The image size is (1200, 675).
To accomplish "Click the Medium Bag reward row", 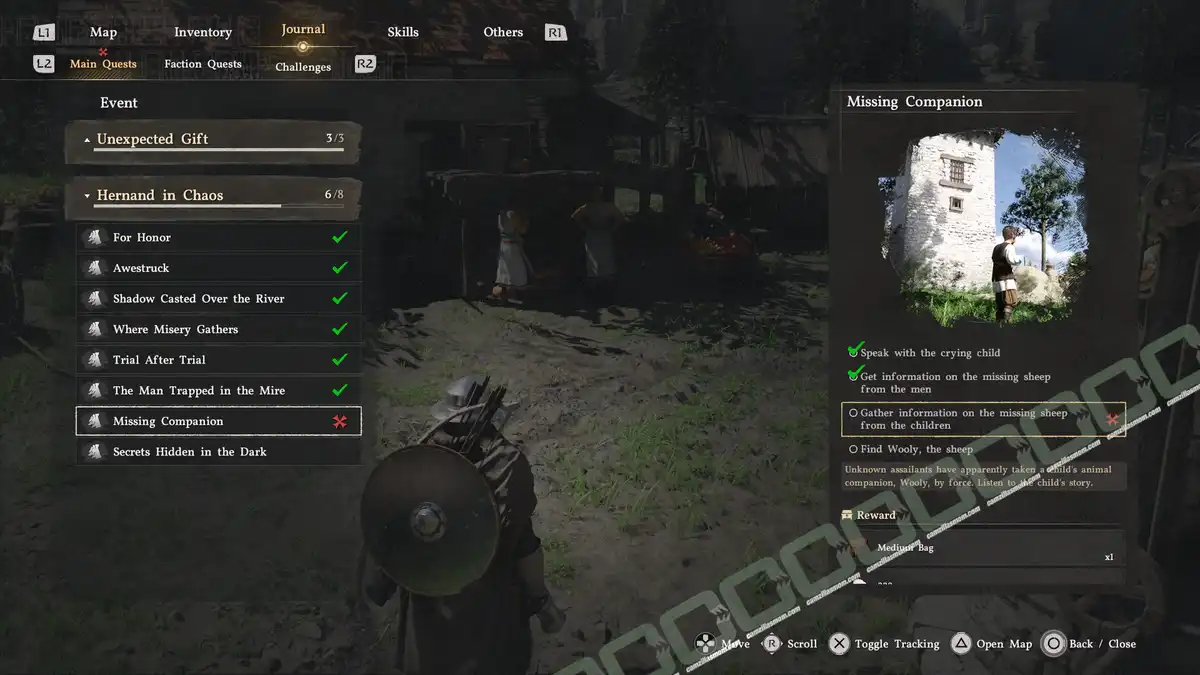I will coord(983,549).
